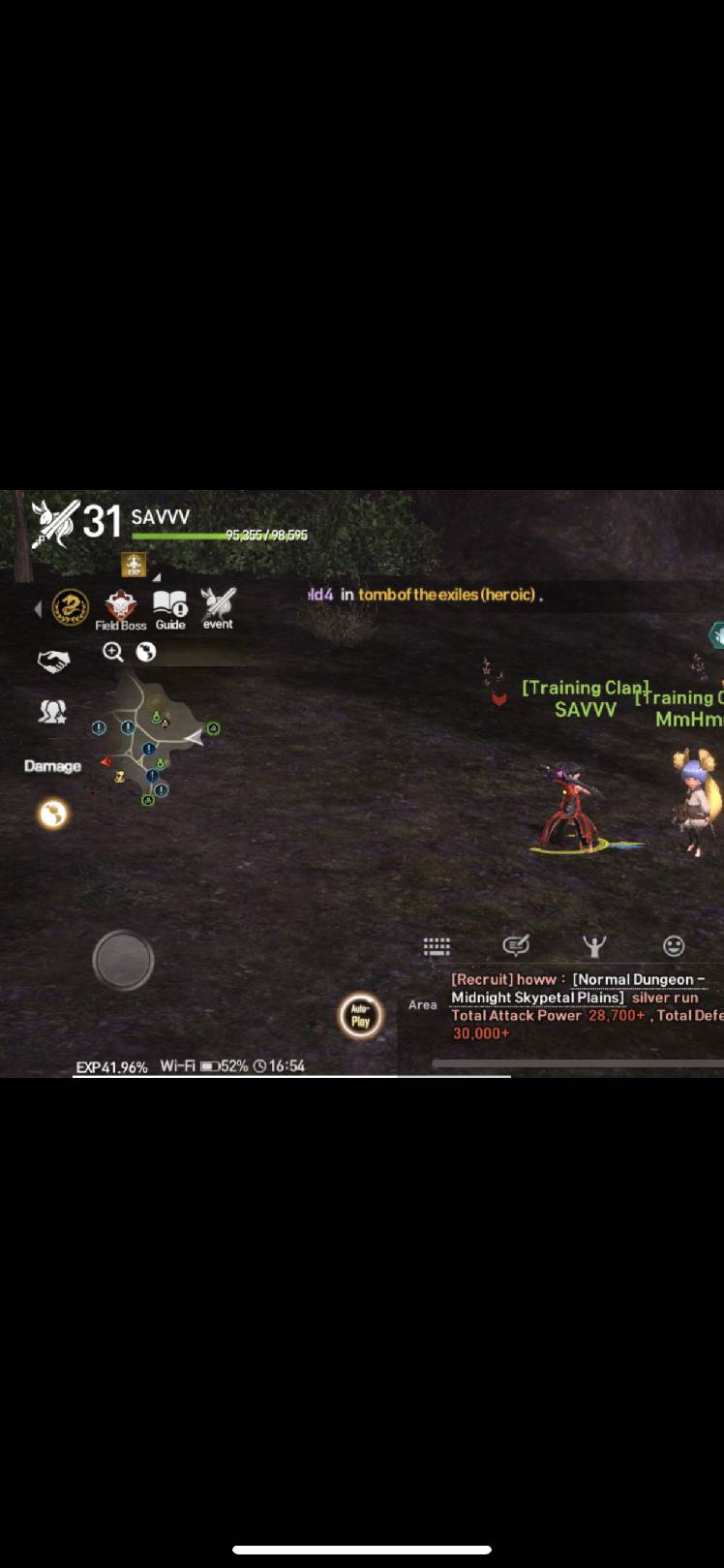The width and height of the screenshot is (724, 1568).
Task: Open the Field Boss menu
Action: point(121,608)
